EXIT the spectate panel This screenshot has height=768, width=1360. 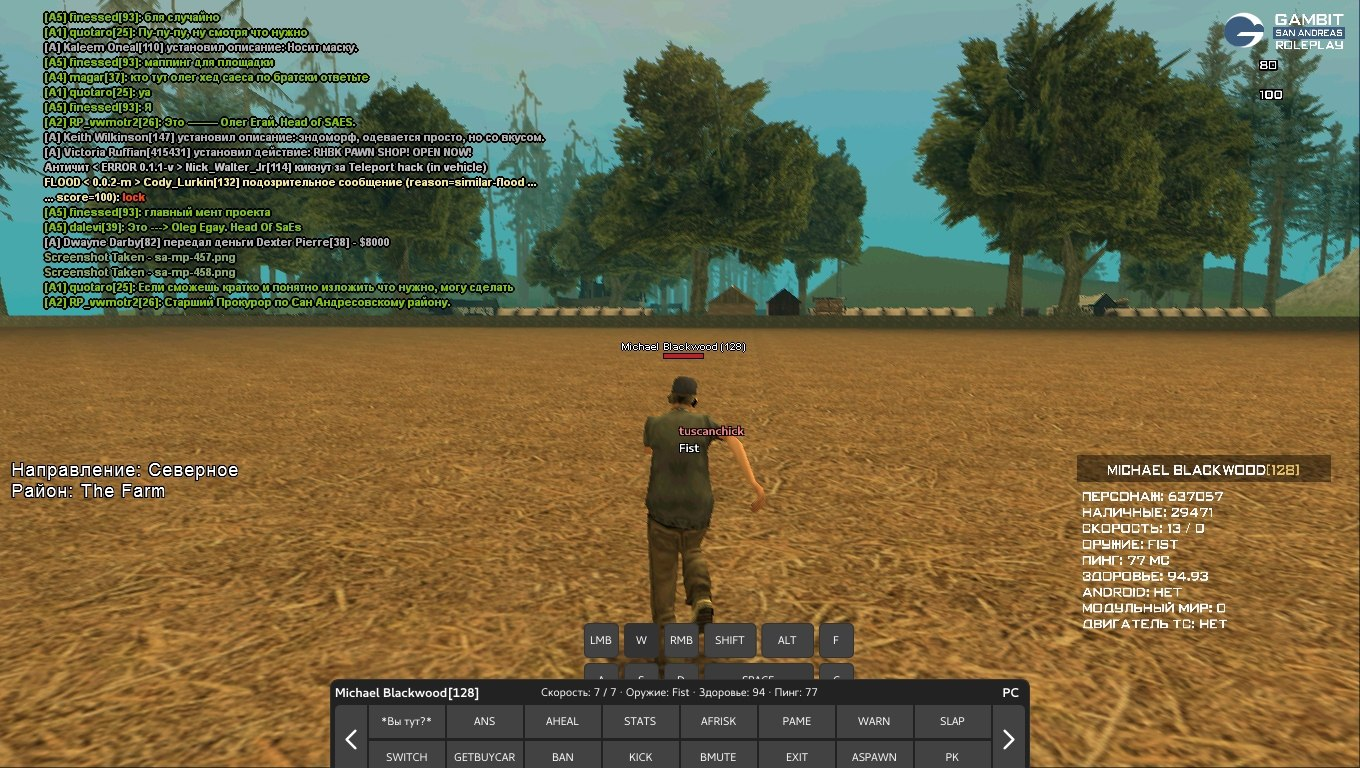[796, 756]
